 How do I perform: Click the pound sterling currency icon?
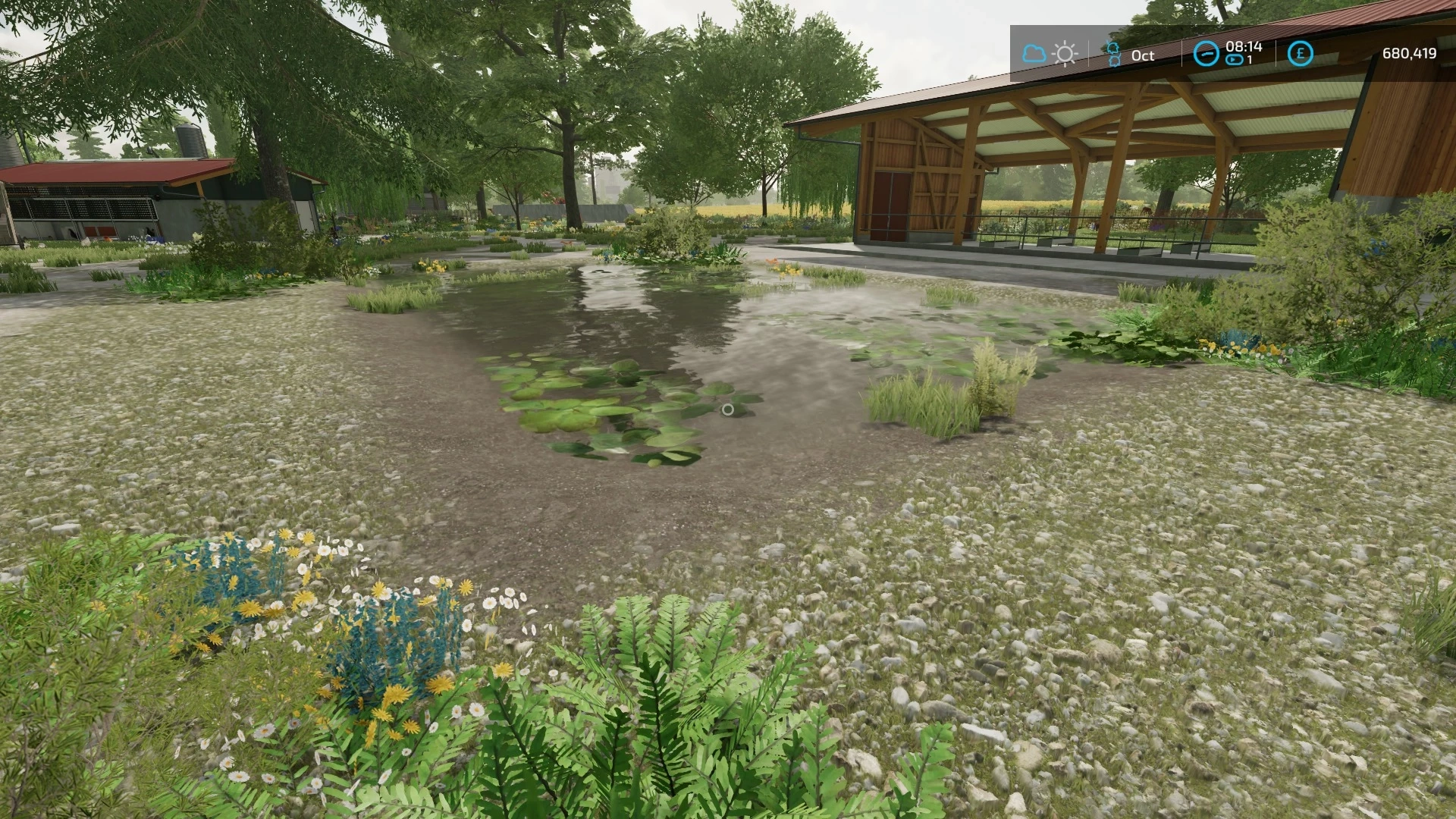(x=1301, y=52)
